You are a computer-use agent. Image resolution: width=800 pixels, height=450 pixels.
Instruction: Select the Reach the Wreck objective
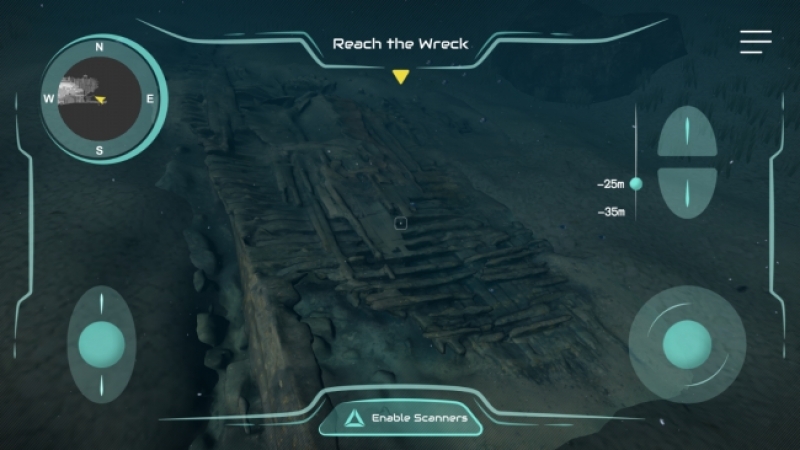[400, 44]
